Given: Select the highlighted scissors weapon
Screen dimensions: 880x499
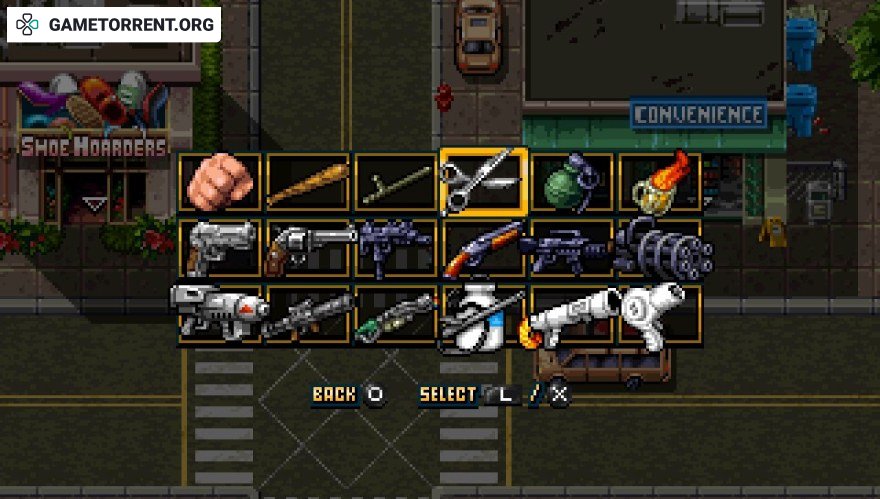Looking at the screenshot, I should click(x=484, y=182).
